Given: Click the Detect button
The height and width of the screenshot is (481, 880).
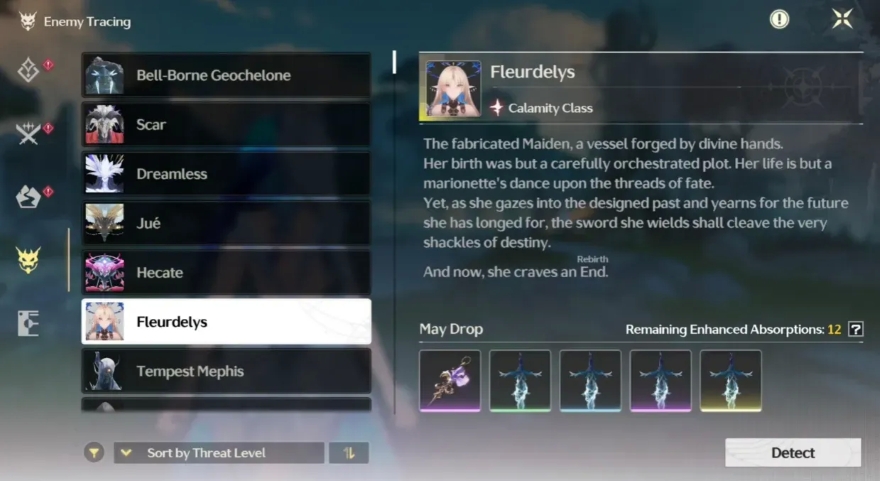Looking at the screenshot, I should coord(792,453).
